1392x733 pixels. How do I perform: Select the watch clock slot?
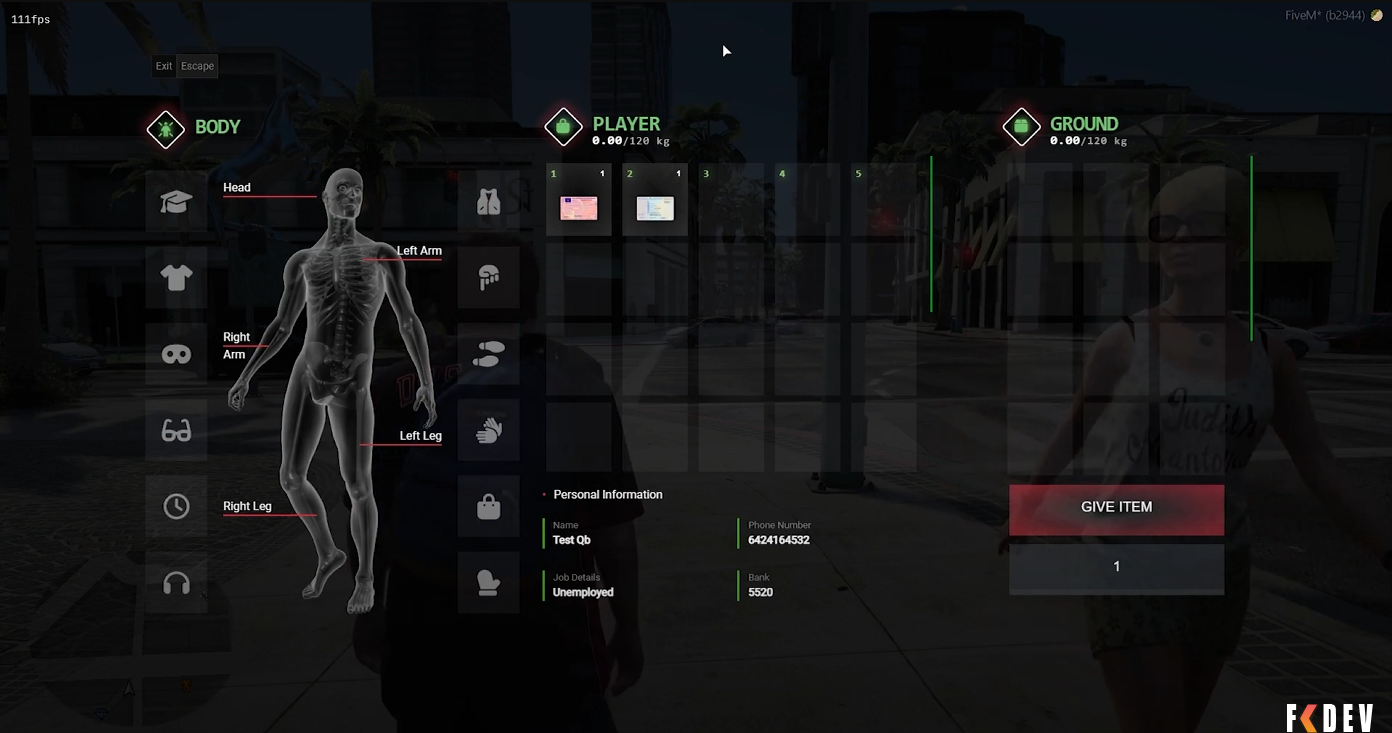(176, 506)
